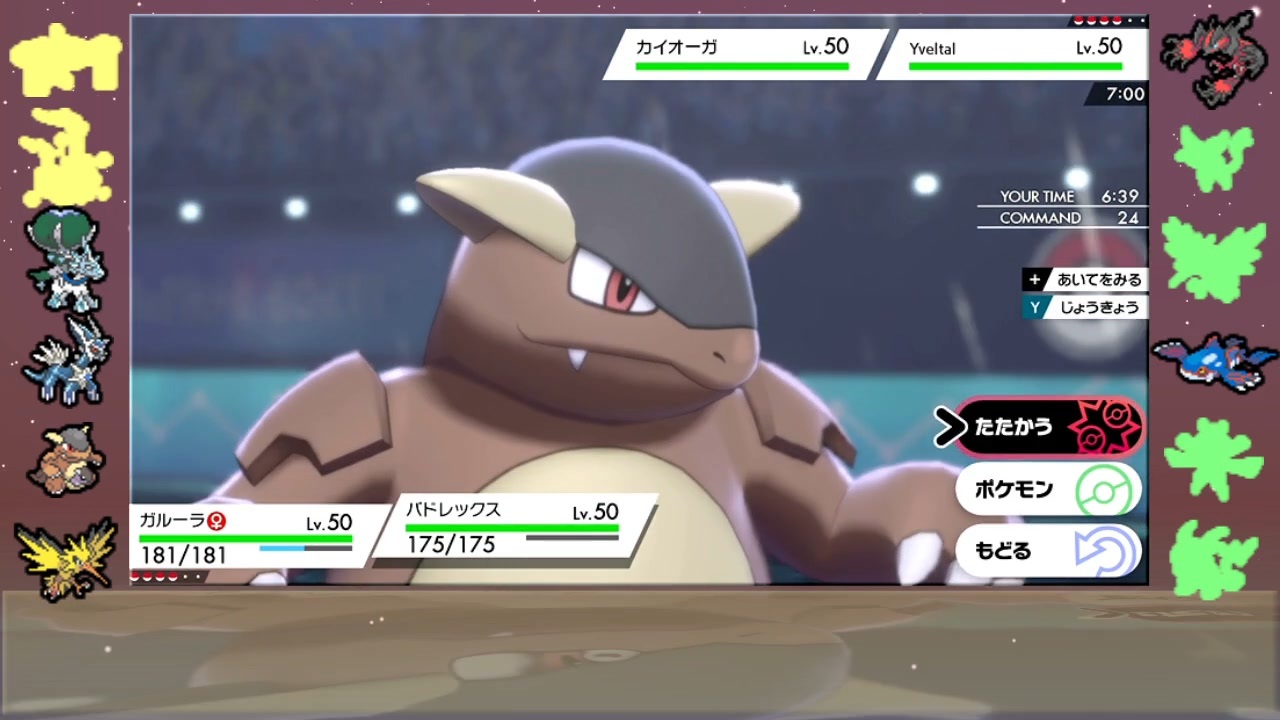The width and height of the screenshot is (1280, 720).
Task: Click the selection cursor arrow beside たたかう
Action: click(948, 424)
